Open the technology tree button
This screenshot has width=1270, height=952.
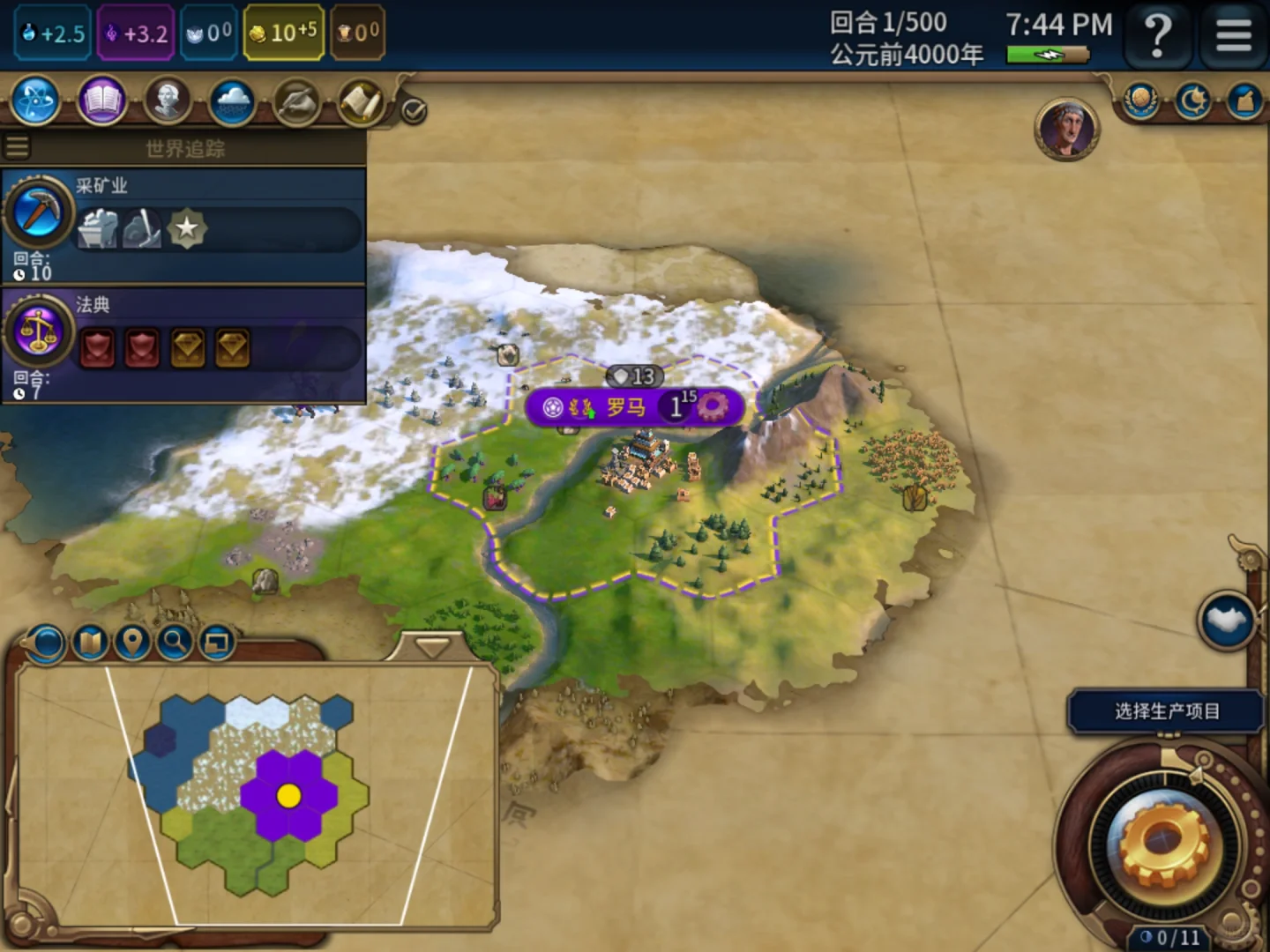tap(36, 101)
